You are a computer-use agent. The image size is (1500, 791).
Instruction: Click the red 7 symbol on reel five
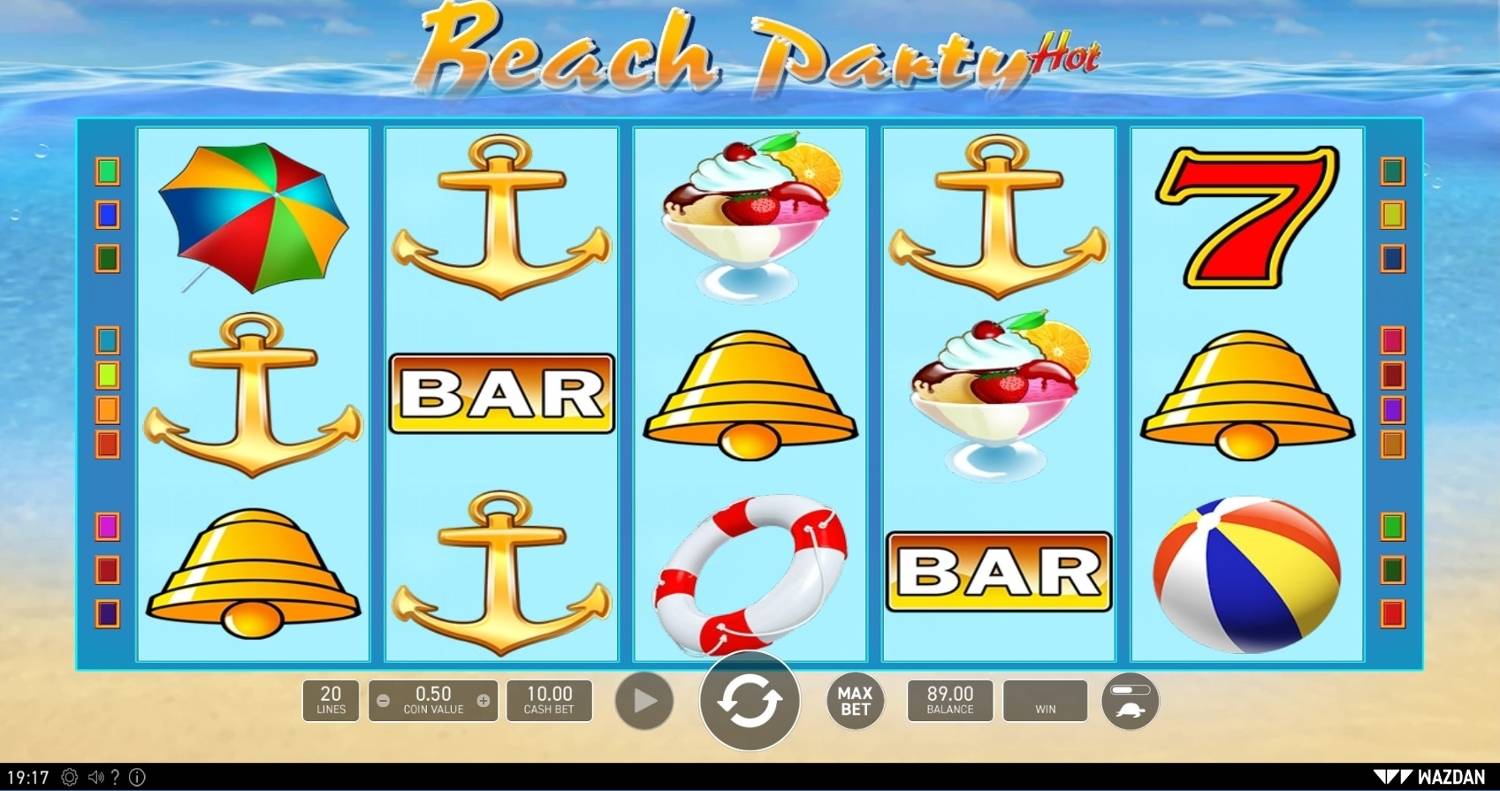1248,215
